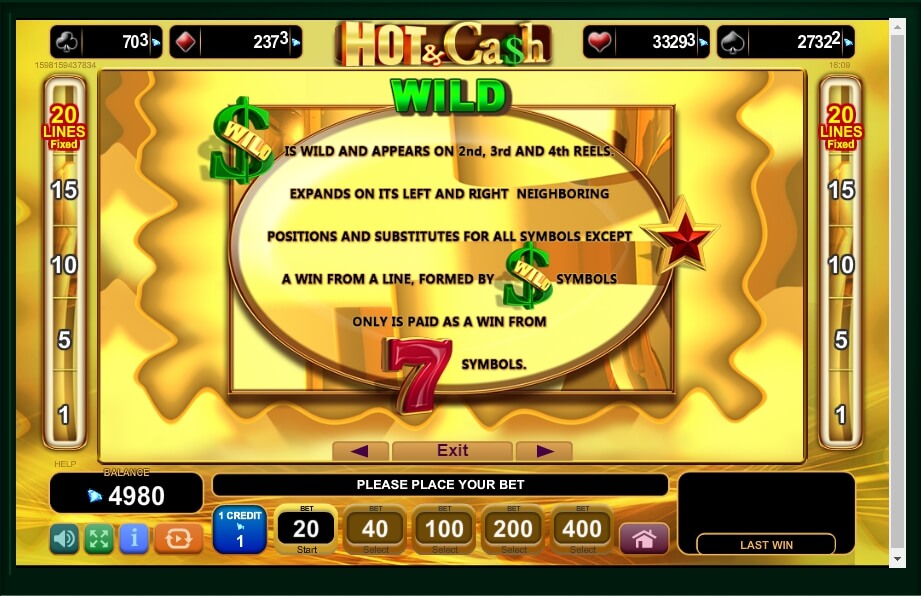This screenshot has height=596, width=921.
Task: Select the 40 bet
Action: (375, 530)
